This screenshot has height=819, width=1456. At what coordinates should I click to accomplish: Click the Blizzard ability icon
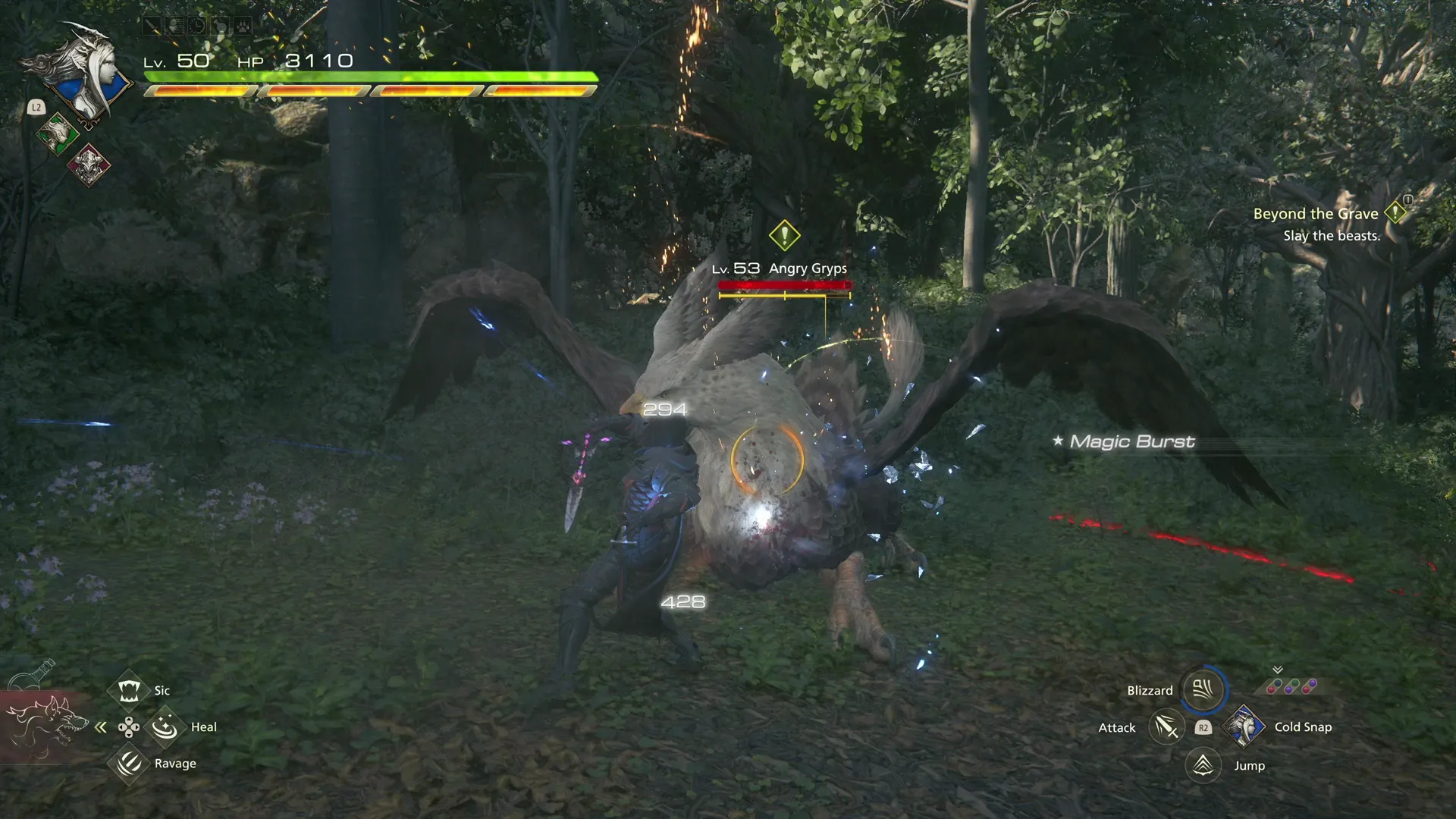(x=1205, y=690)
